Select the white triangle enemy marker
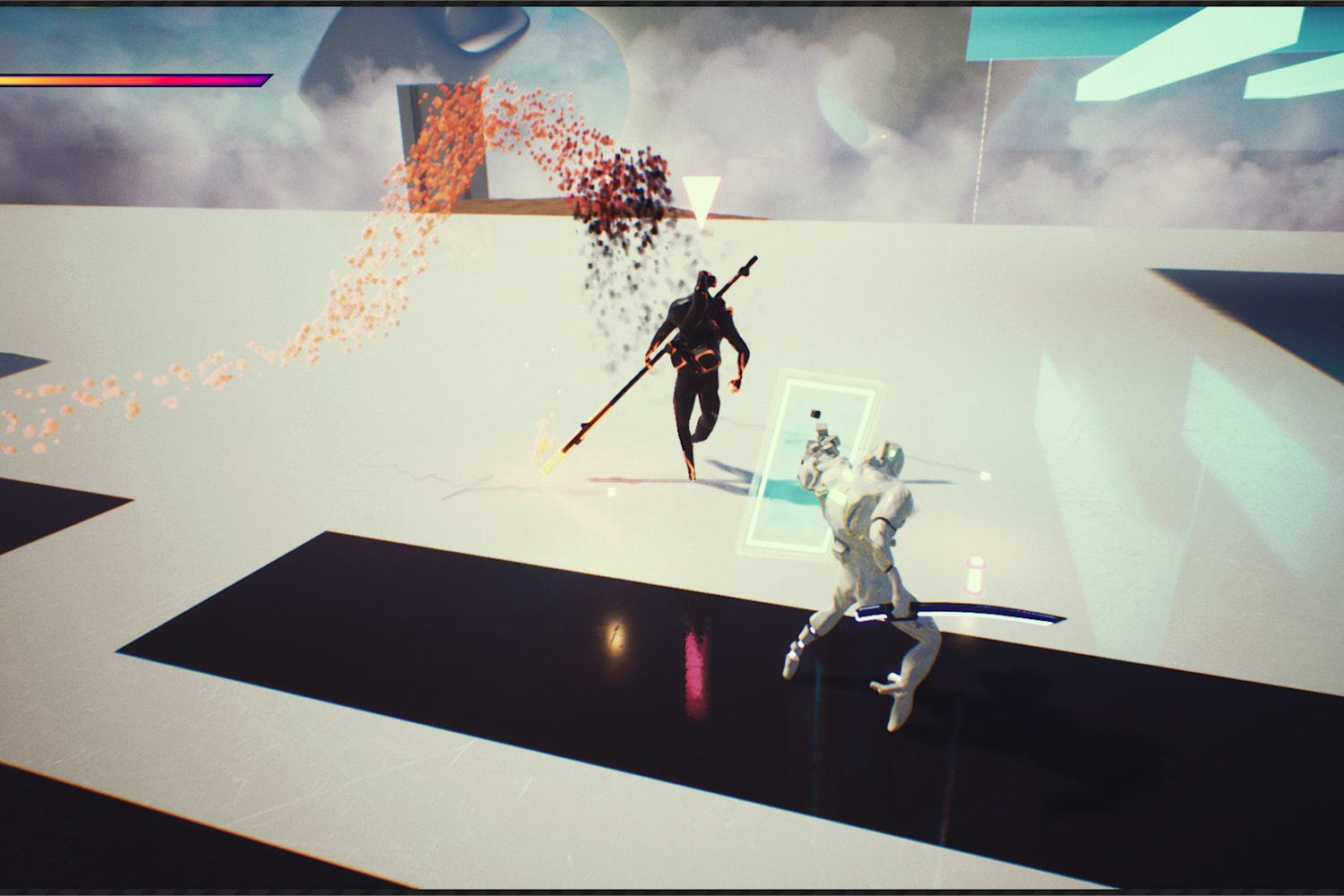Screen dimensions: 1344x896 click(702, 195)
